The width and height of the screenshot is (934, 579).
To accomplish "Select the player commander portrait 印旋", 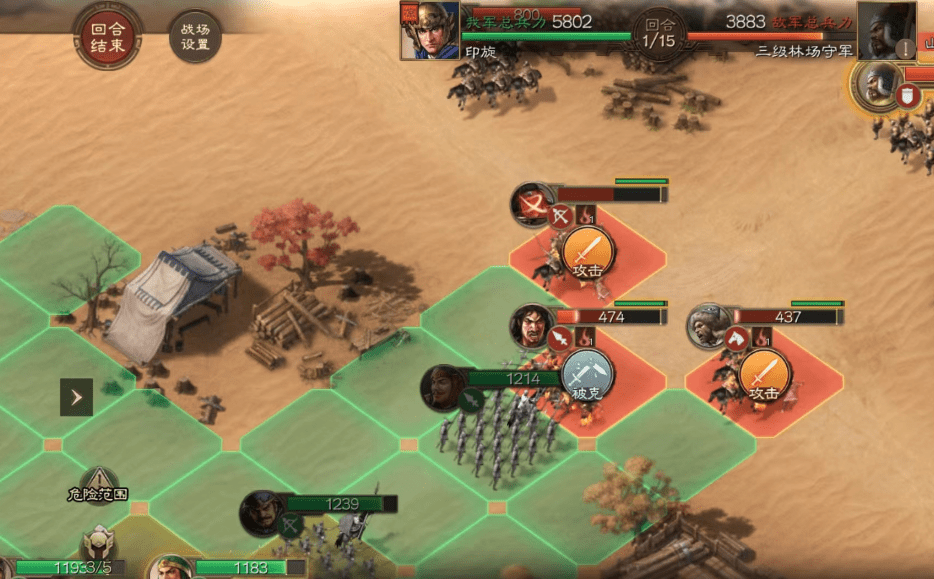I will (430, 30).
